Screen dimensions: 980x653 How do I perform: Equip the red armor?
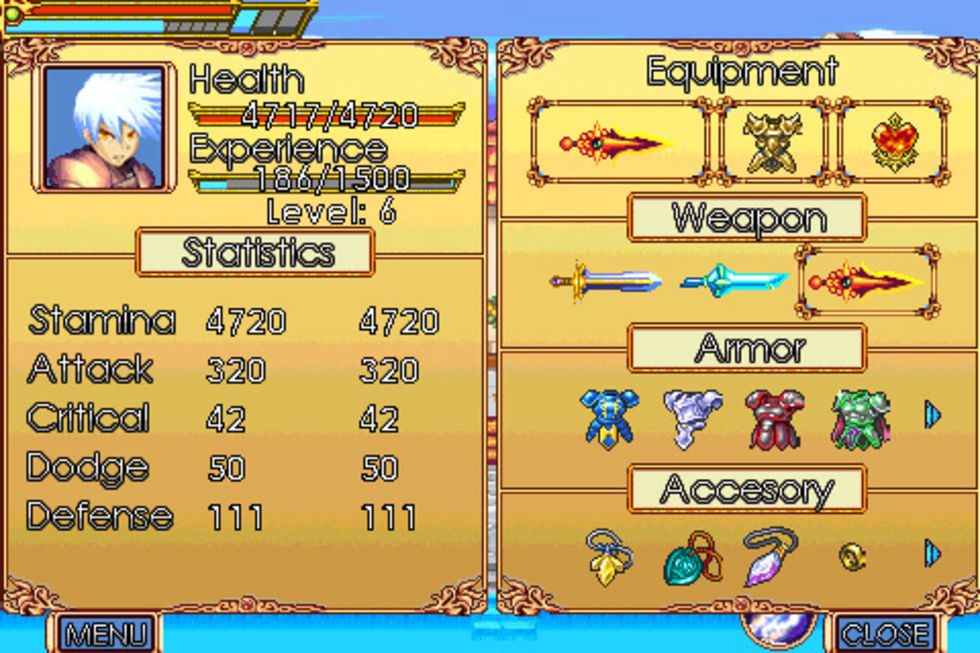pyautogui.click(x=775, y=418)
